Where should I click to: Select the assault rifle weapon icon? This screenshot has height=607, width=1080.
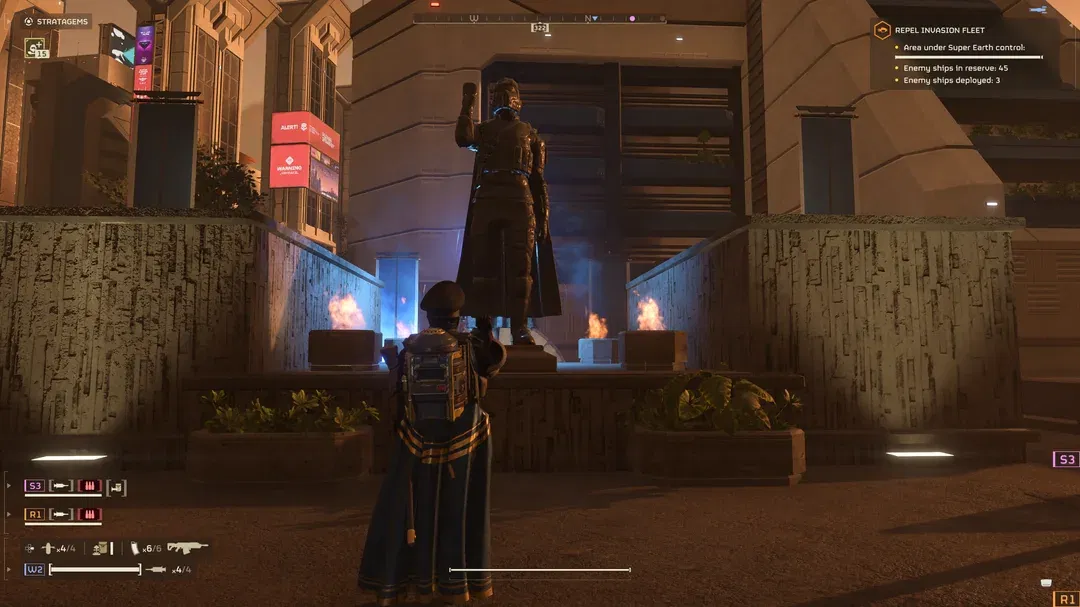(x=187, y=547)
